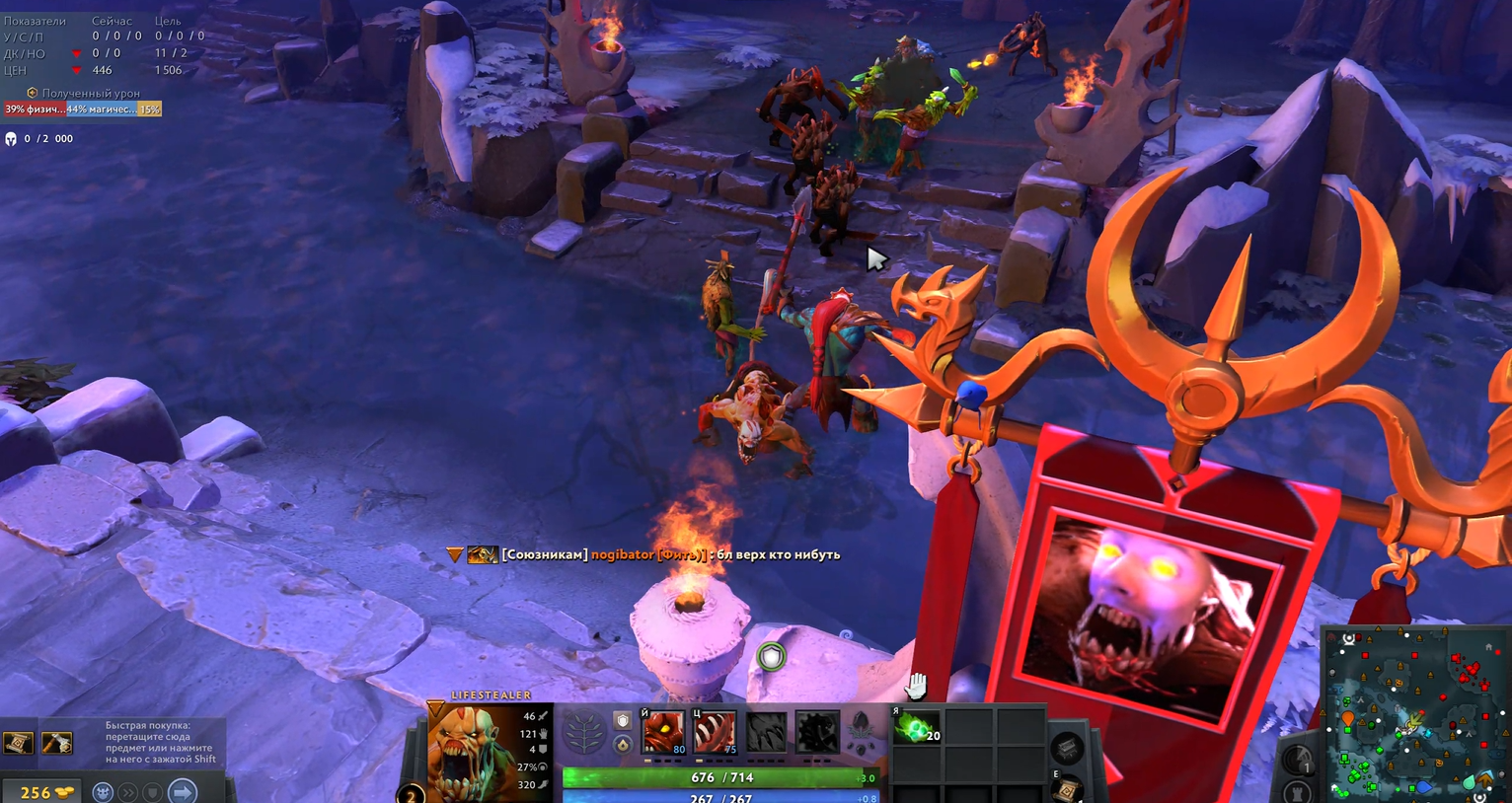Use the Town Portal Scroll slot
The height and width of the screenshot is (803, 1512).
click(1067, 789)
